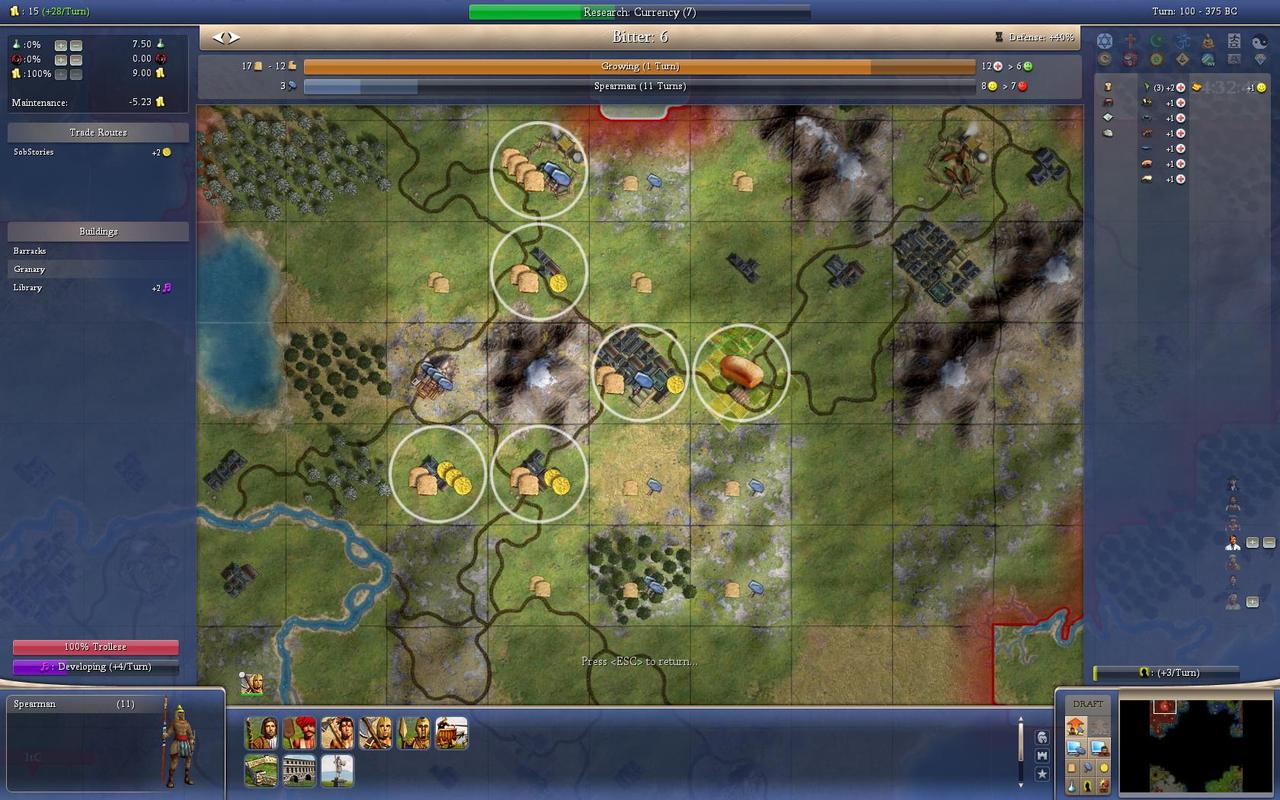Toggle emphasize production hammer button
This screenshot has height=800, width=1280.
point(1088,767)
